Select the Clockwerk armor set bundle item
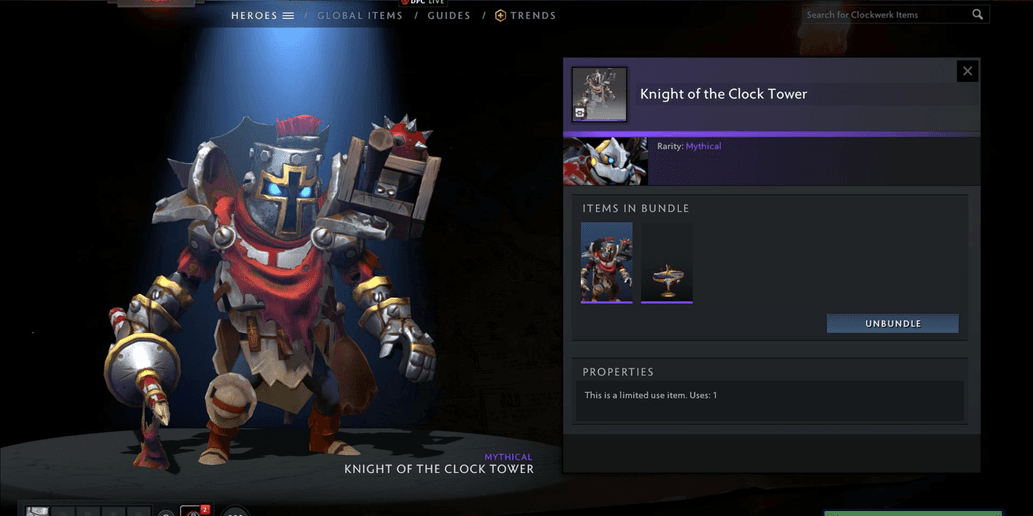The image size is (1033, 516). click(x=607, y=262)
